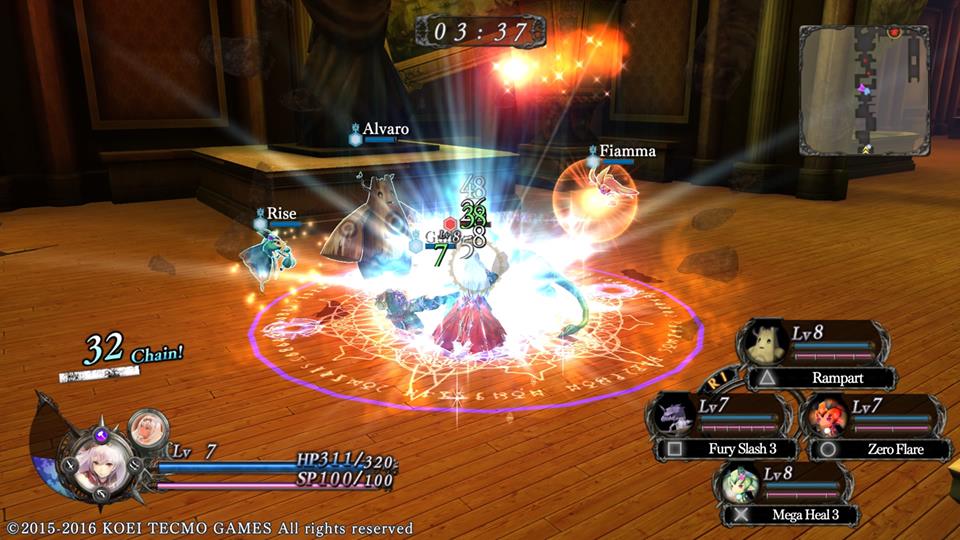This screenshot has width=960, height=540.
Task: Select the yellow creature Servan portrait
Action: click(x=768, y=344)
